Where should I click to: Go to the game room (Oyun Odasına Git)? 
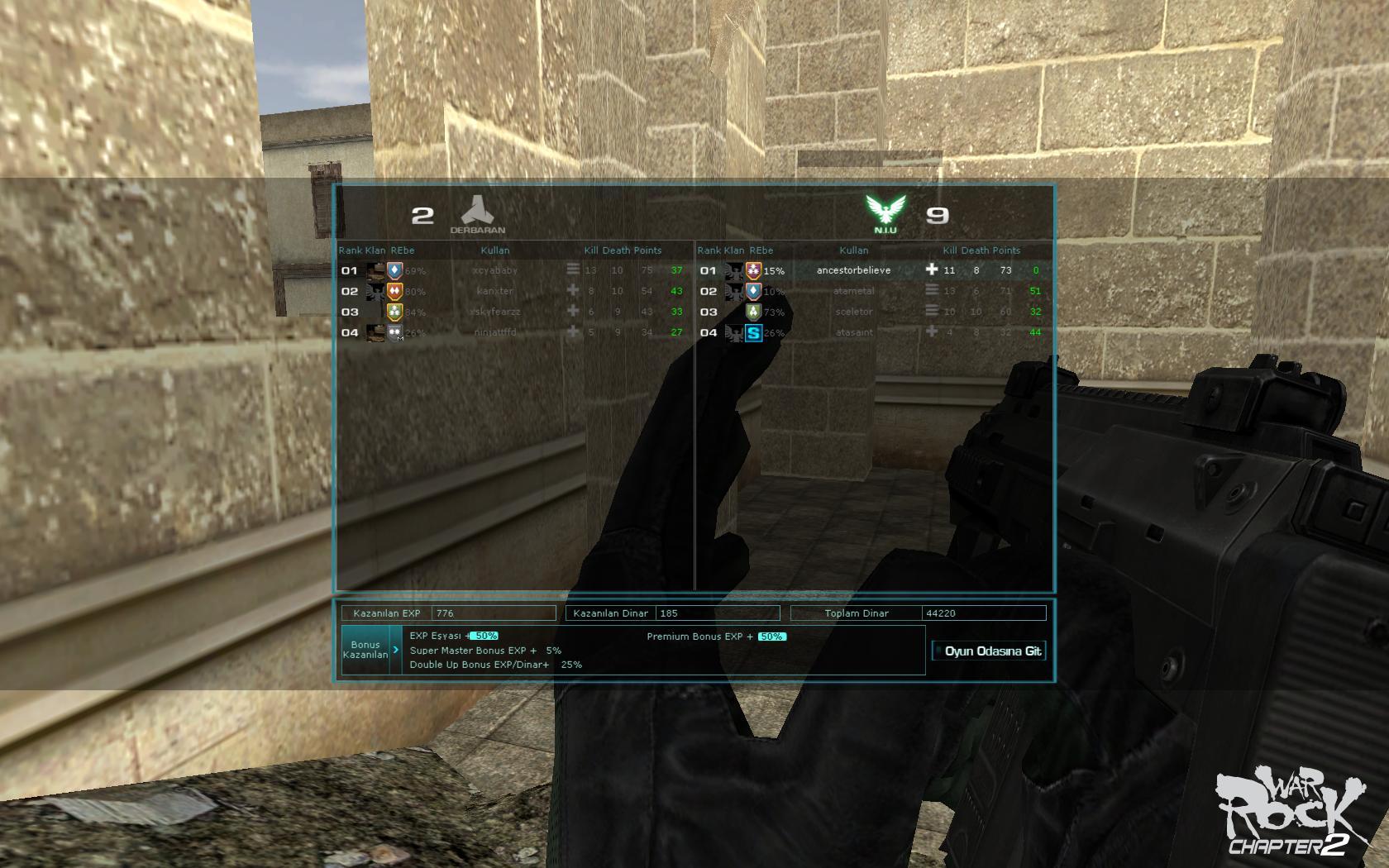(989, 651)
